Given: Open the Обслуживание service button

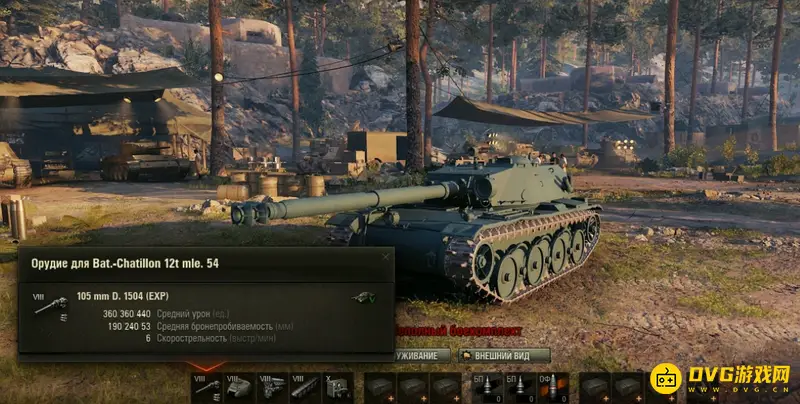Looking at the screenshot, I should 420,355.
